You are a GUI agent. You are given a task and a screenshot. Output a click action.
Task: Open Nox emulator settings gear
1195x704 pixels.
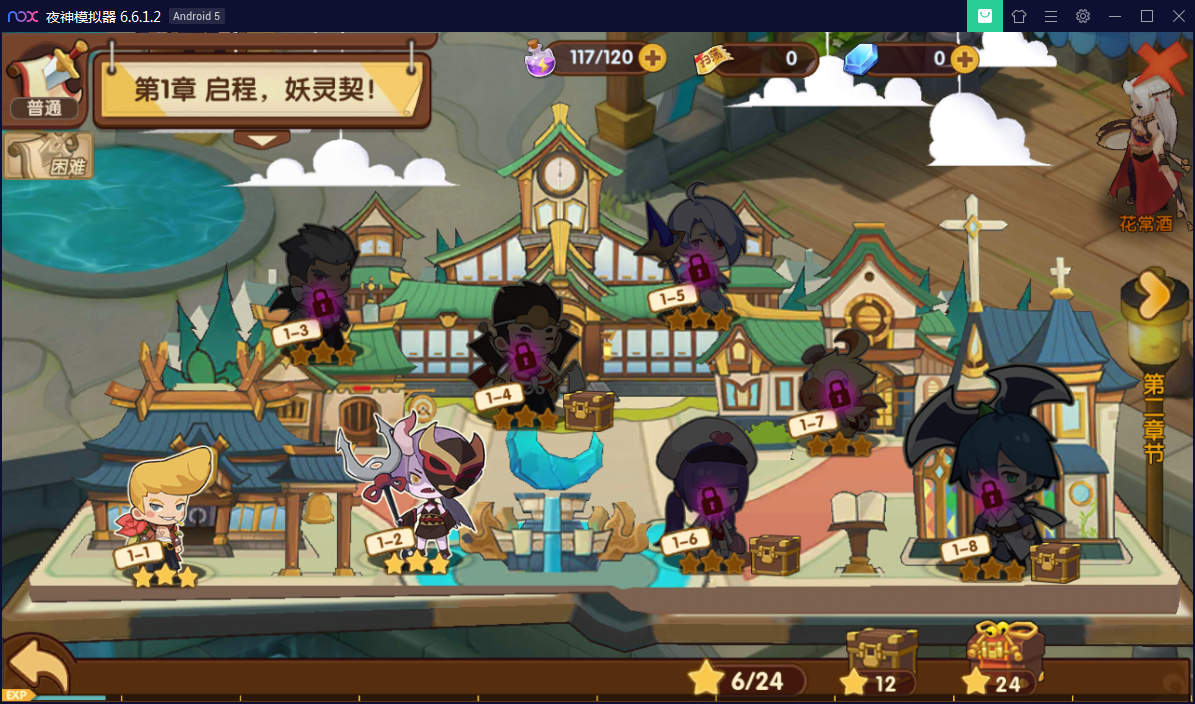1083,16
